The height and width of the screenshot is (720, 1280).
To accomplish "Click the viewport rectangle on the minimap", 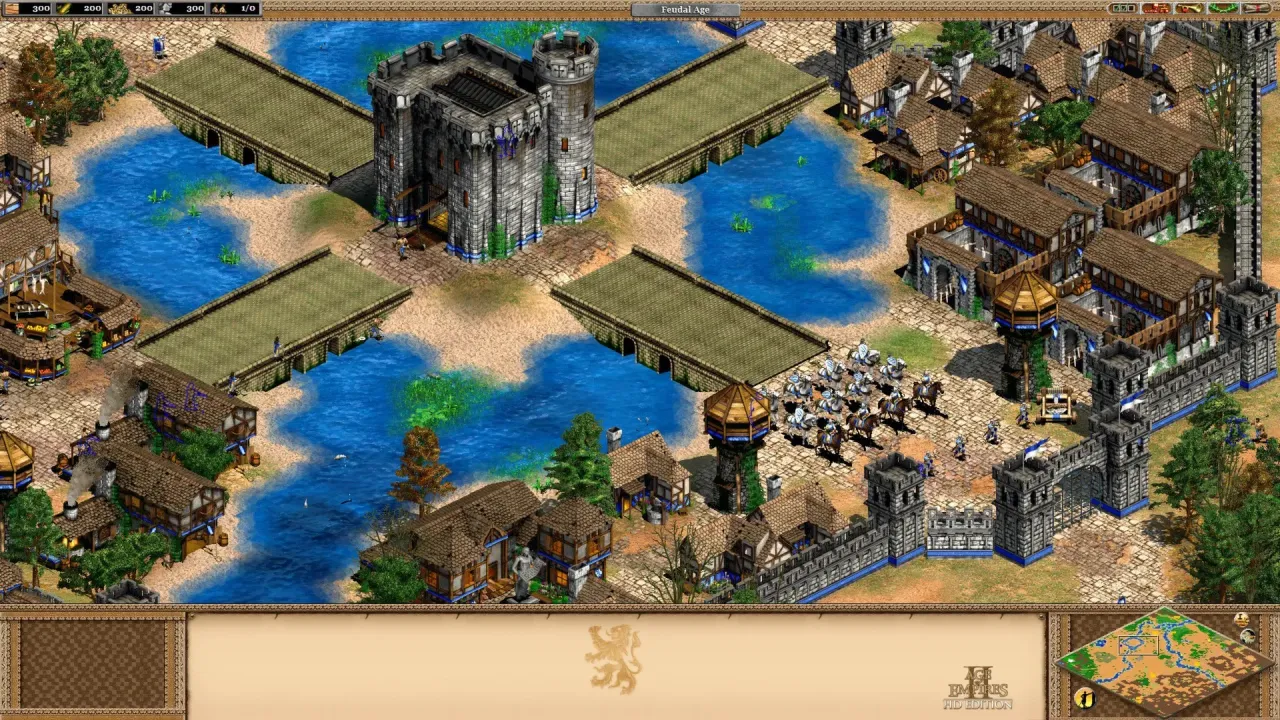I will tap(1139, 645).
